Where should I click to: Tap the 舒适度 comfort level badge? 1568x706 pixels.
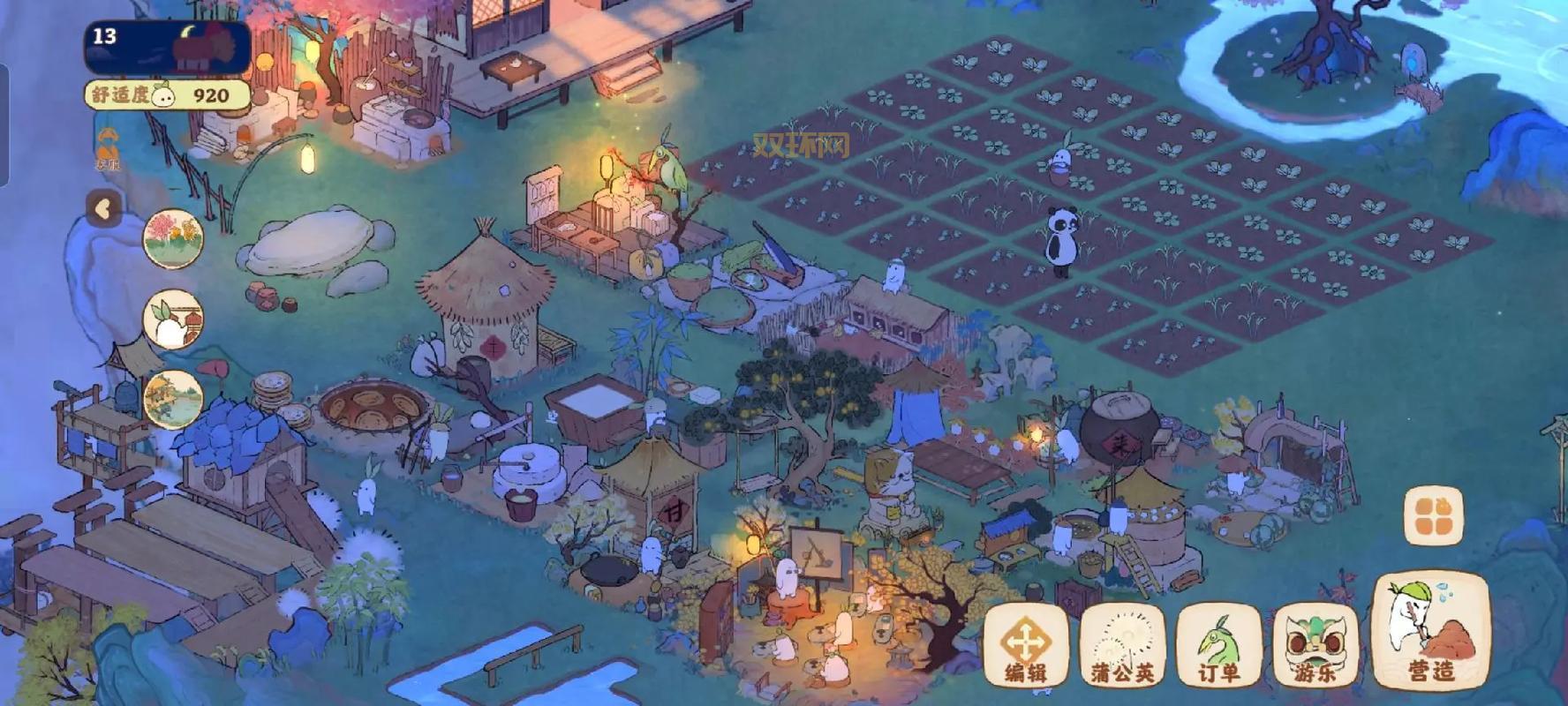(x=167, y=95)
